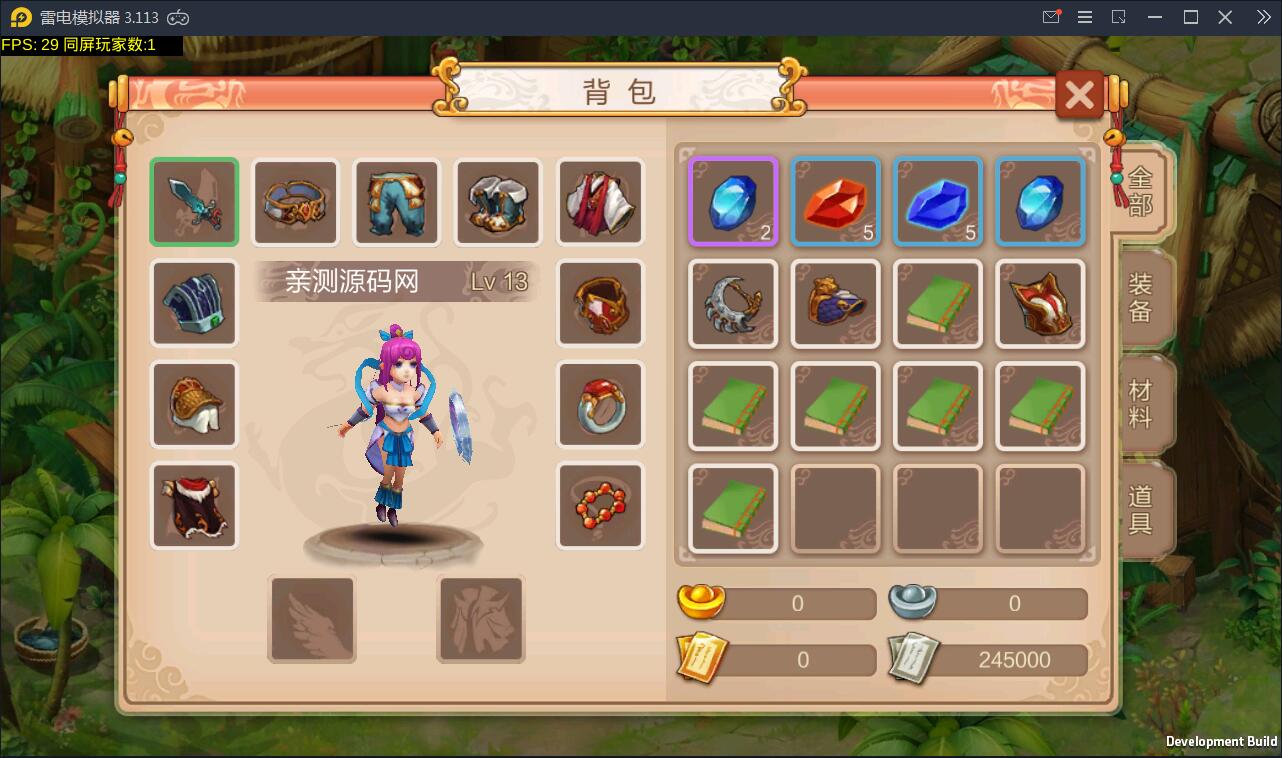Viewport: 1282px width, 758px height.
Task: Click the belt equipment slot icon
Action: pyautogui.click(x=295, y=201)
